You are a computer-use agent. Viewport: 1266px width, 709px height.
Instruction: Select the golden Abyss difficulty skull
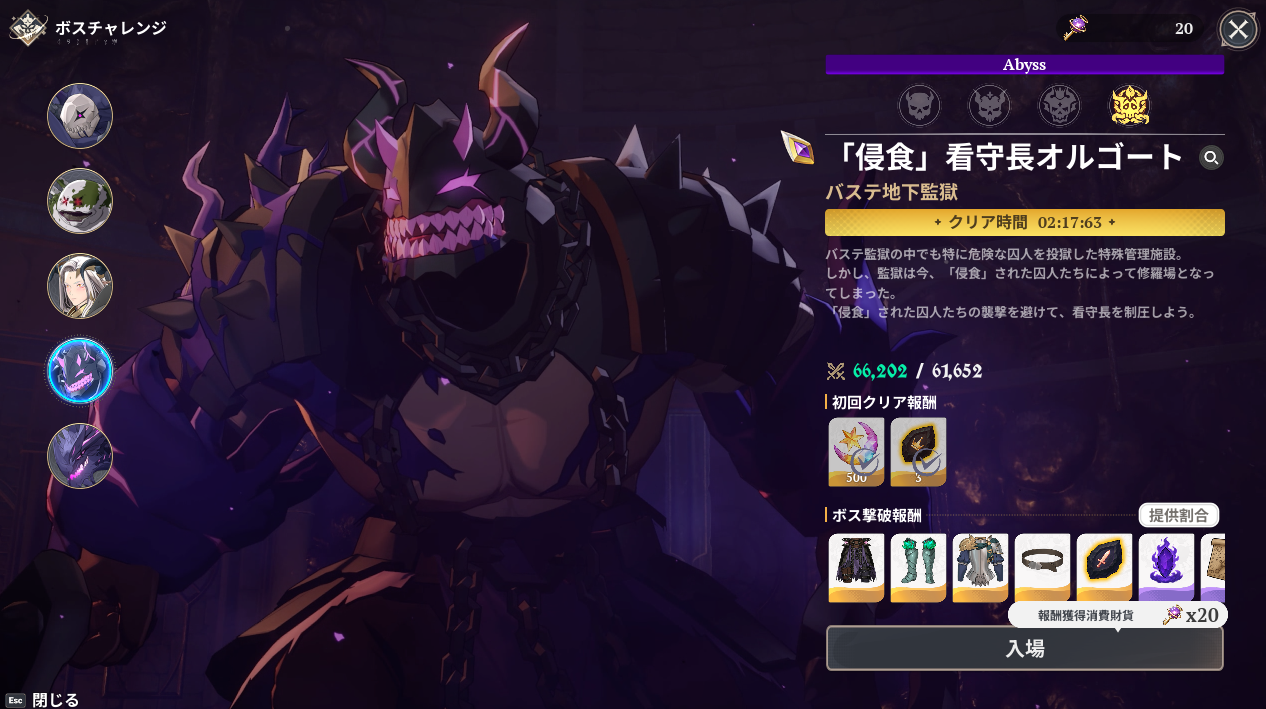pos(1130,105)
